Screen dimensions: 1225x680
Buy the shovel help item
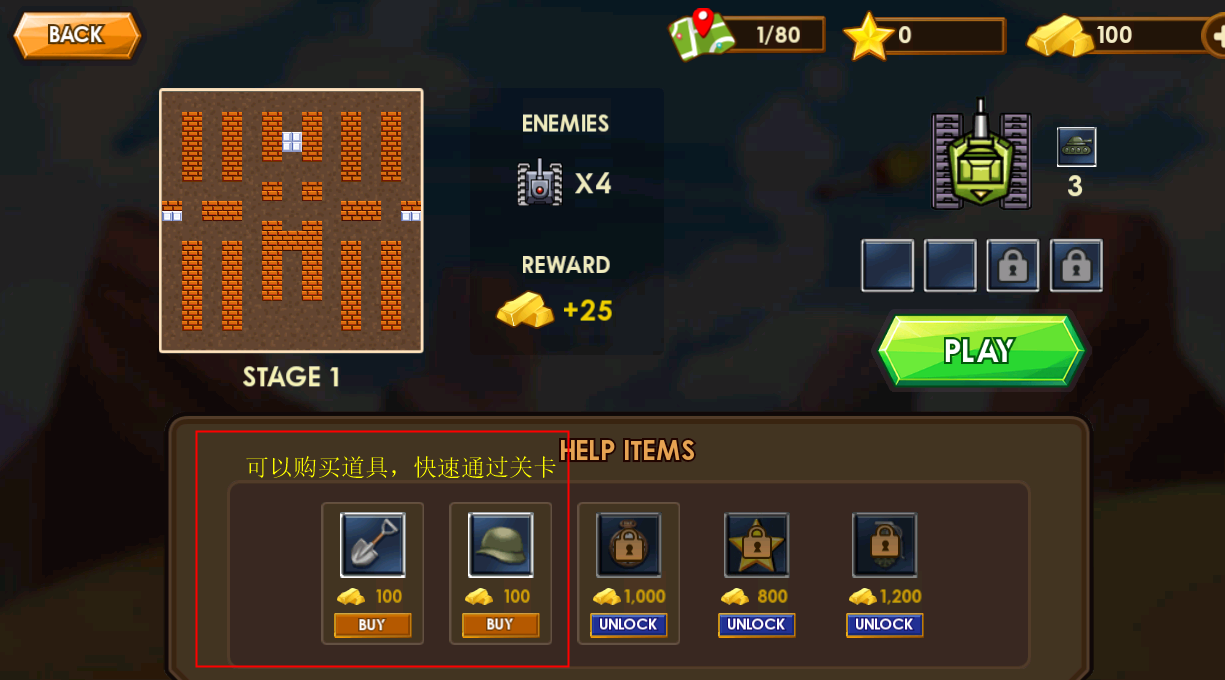pos(372,625)
